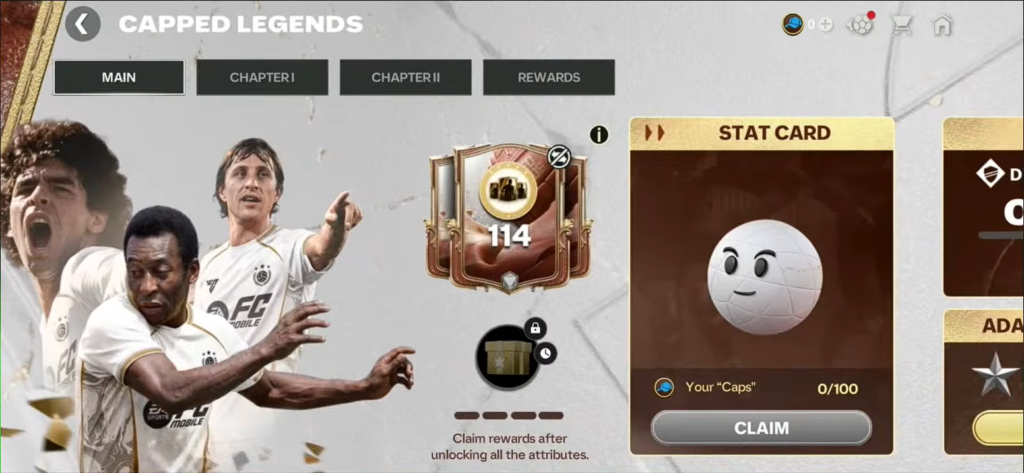Select the Chapter II tab
The image size is (1024, 473).
click(405, 77)
